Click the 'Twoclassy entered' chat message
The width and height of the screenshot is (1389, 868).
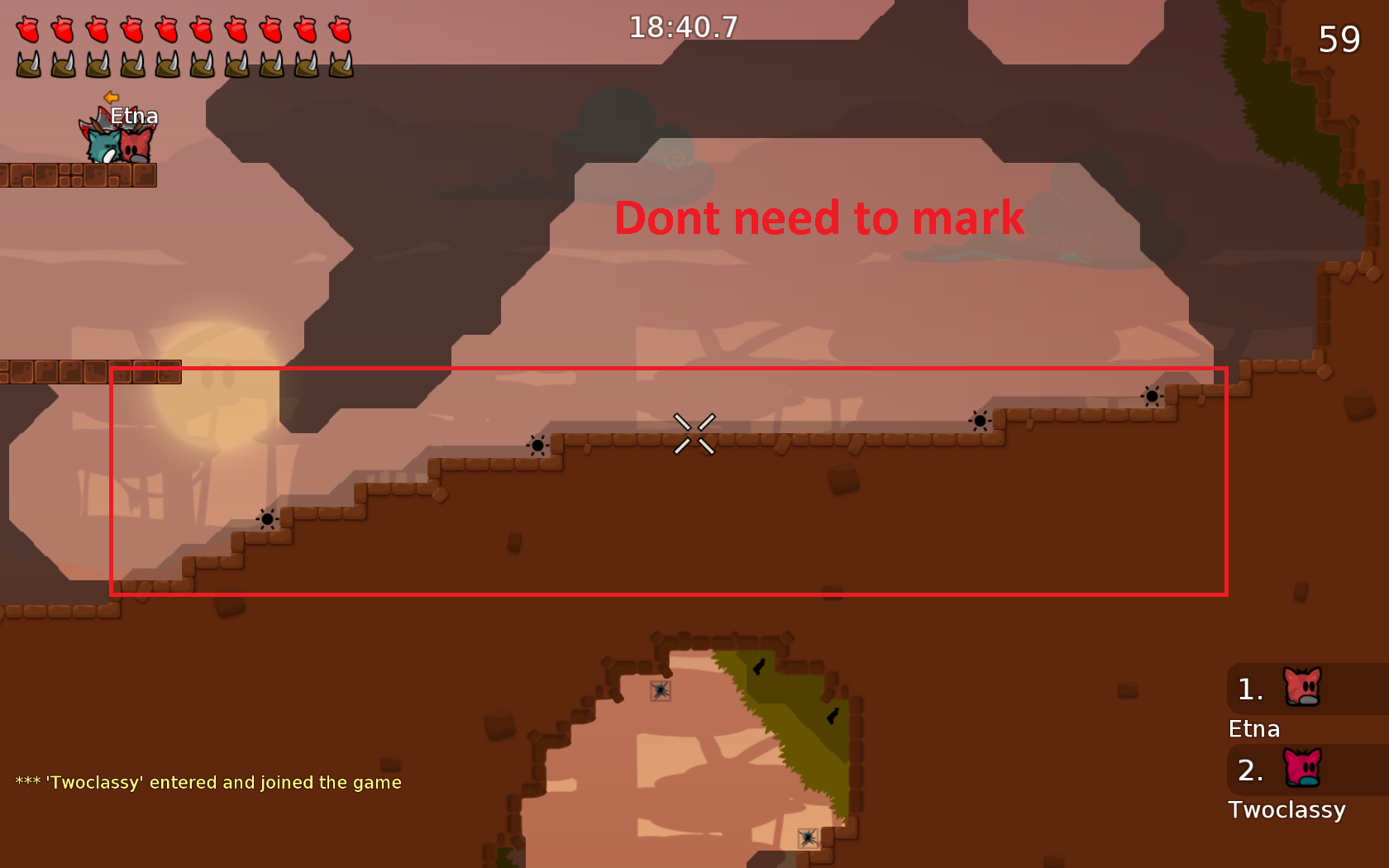208,781
